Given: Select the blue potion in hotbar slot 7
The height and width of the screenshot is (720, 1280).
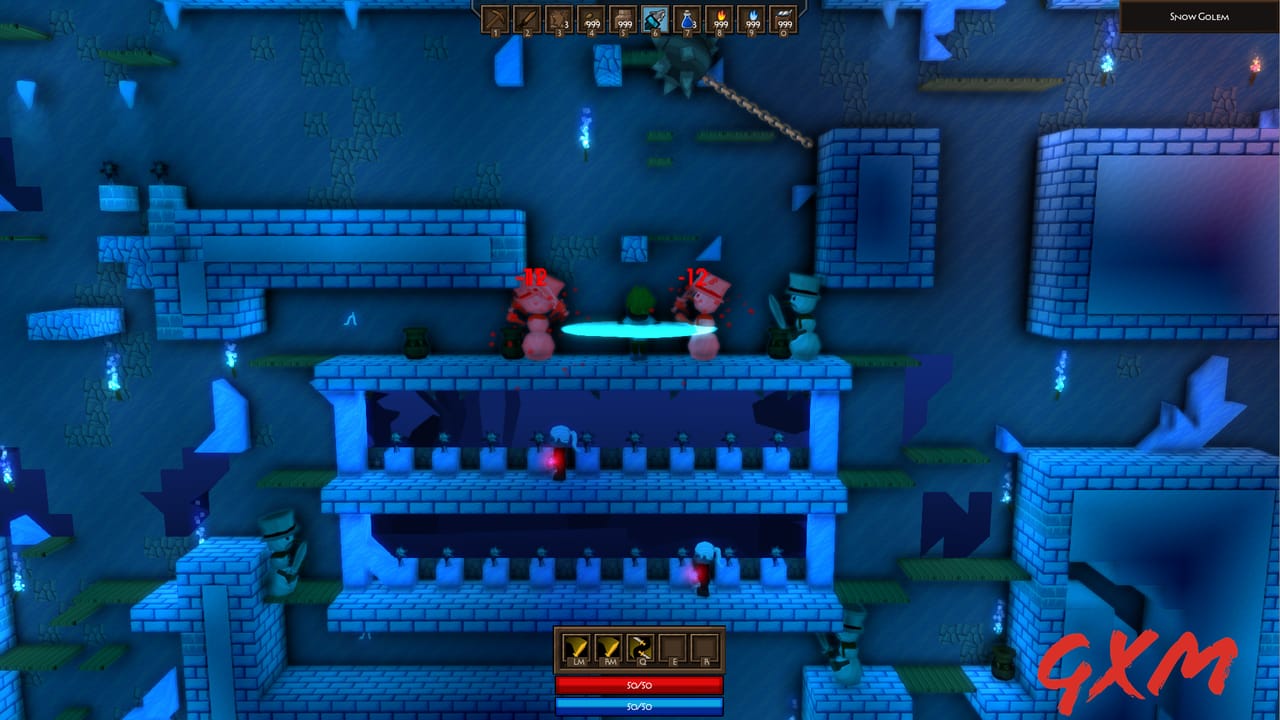Looking at the screenshot, I should coord(686,17).
